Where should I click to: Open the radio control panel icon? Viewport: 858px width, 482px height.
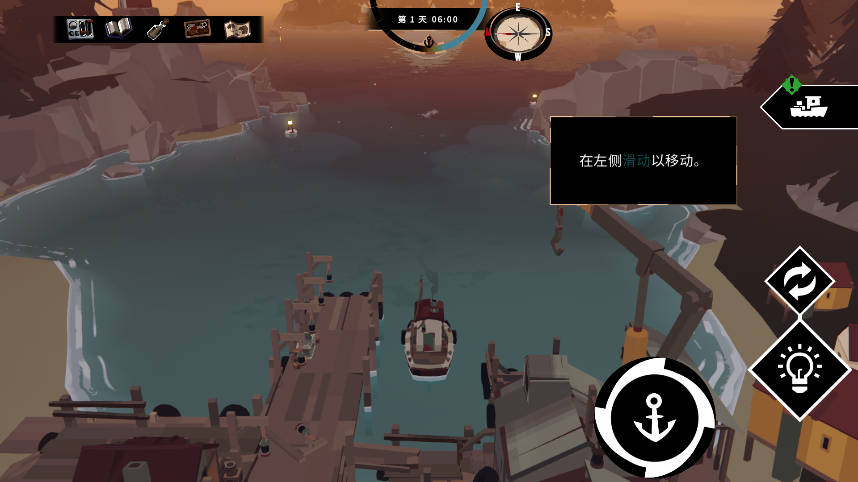point(80,29)
